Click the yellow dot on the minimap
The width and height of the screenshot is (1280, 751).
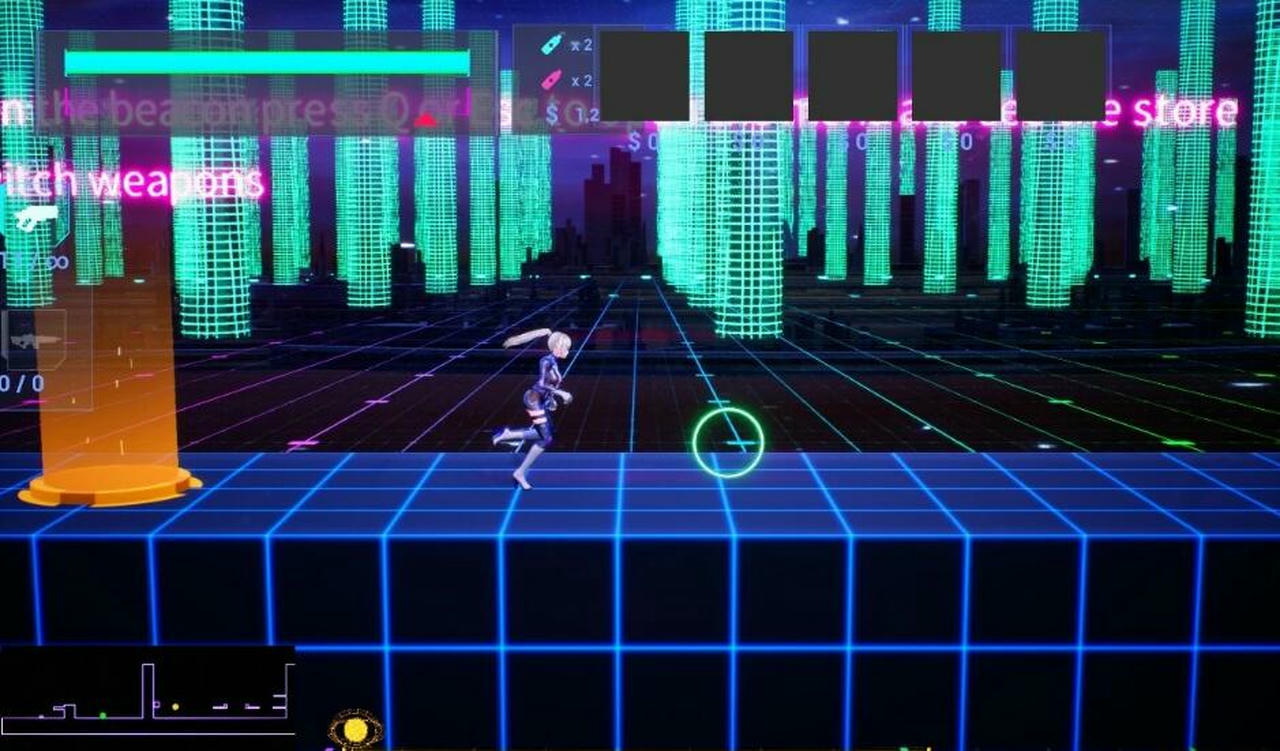click(x=175, y=707)
